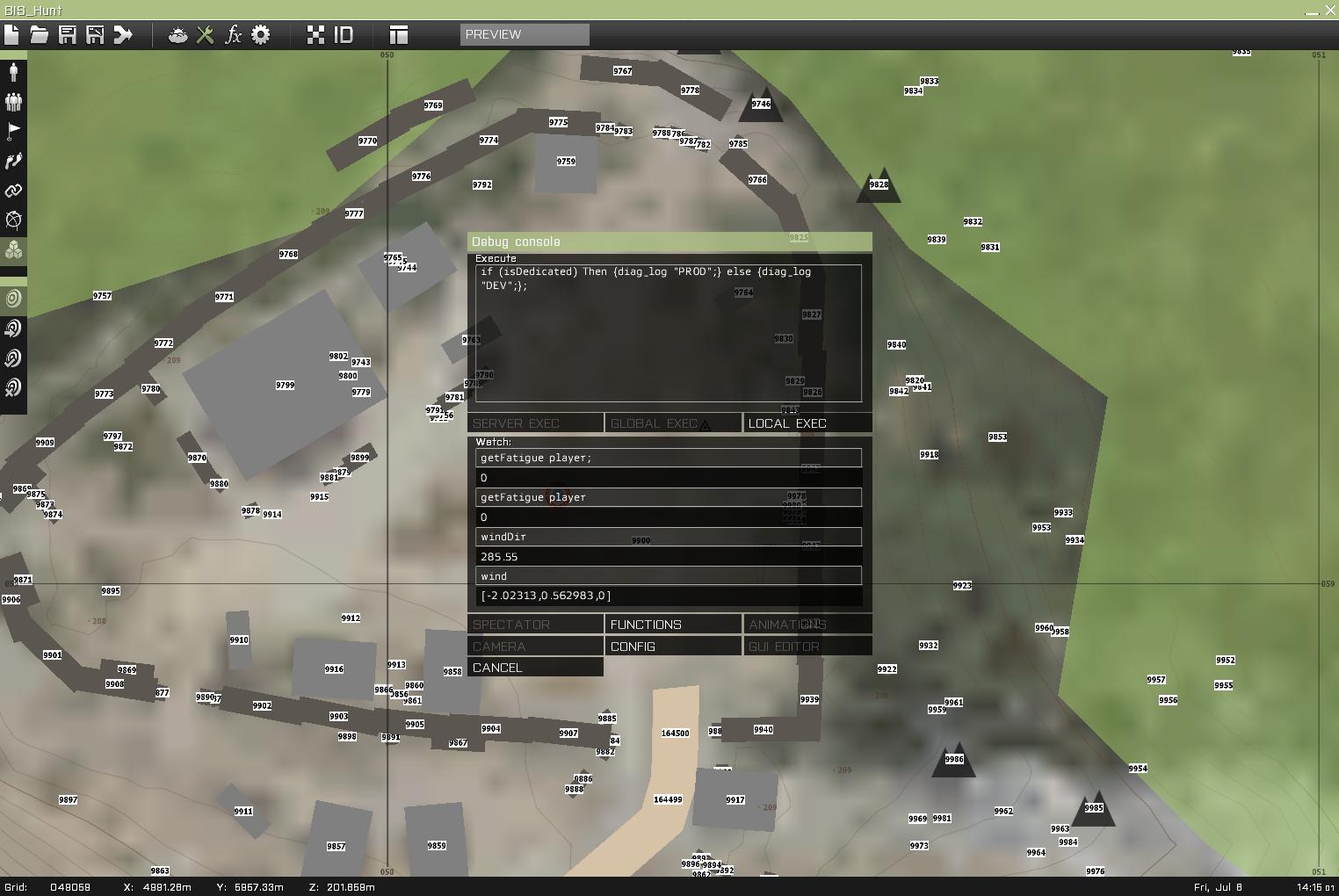Screen dimensions: 1339x896
Task: Select the windDir watch expression field
Action: [x=668, y=537]
